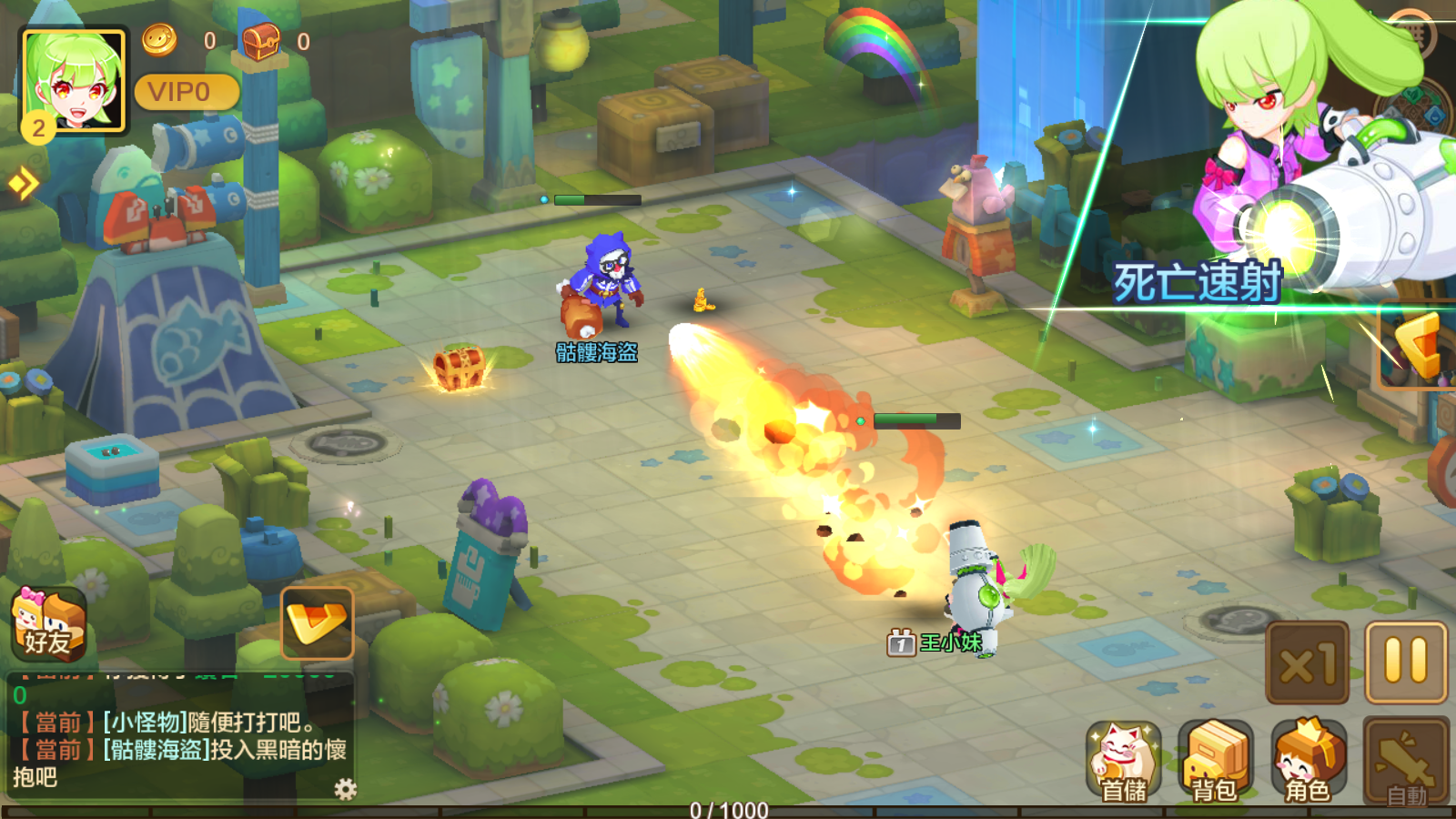Collapse menu with orange down arrow button

317,623
